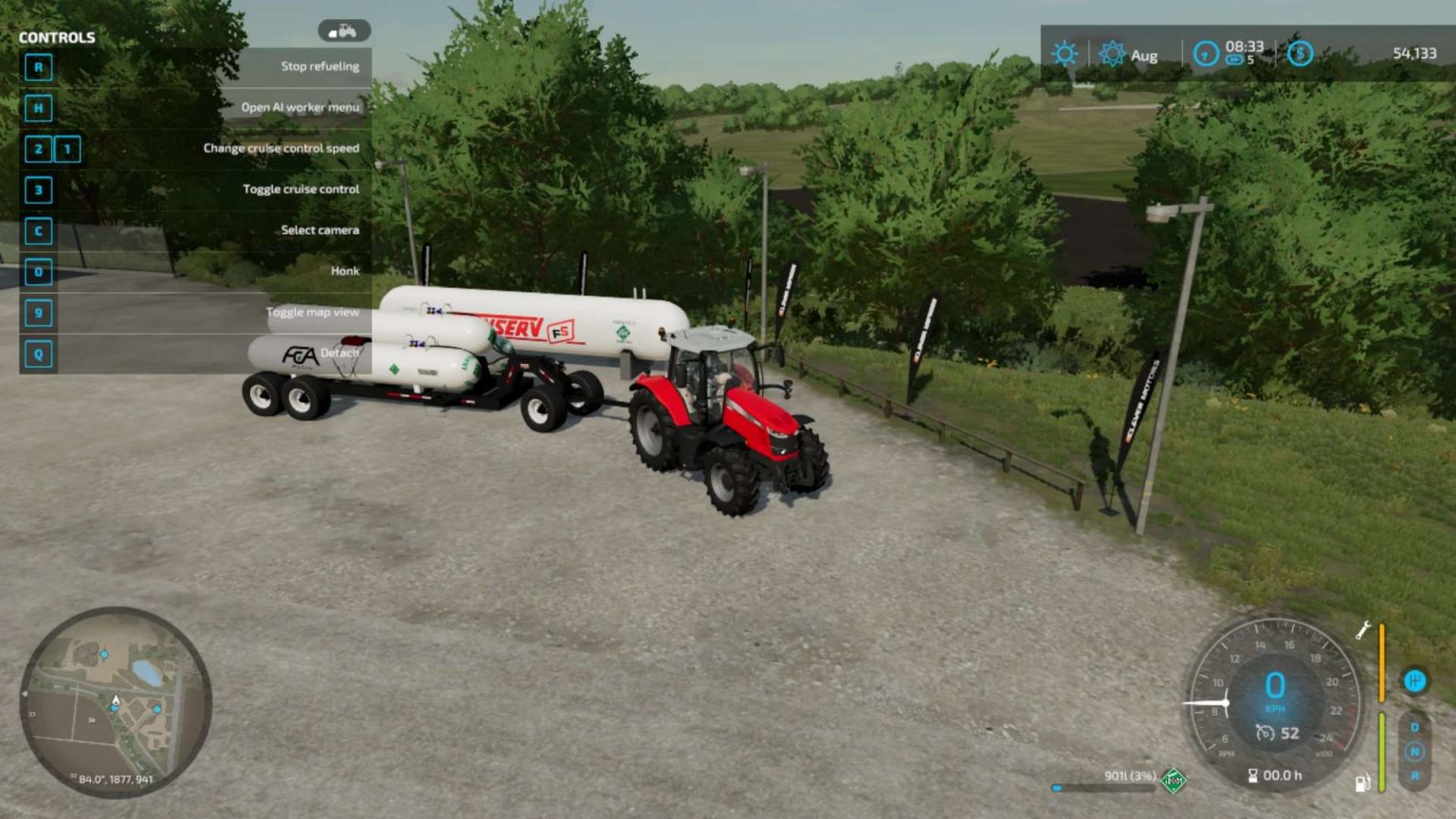Click the dollar coin icon near the money balance
The image size is (1456, 819).
point(1299,54)
